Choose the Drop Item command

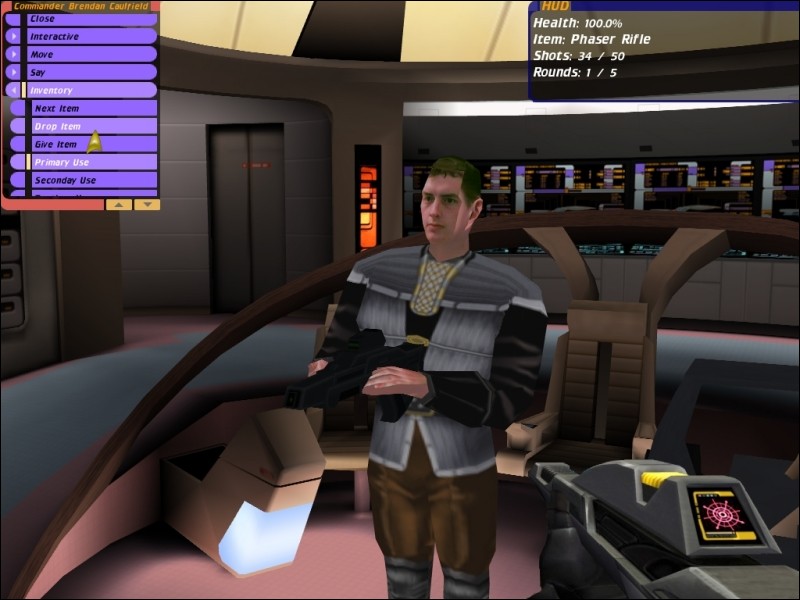[x=90, y=127]
